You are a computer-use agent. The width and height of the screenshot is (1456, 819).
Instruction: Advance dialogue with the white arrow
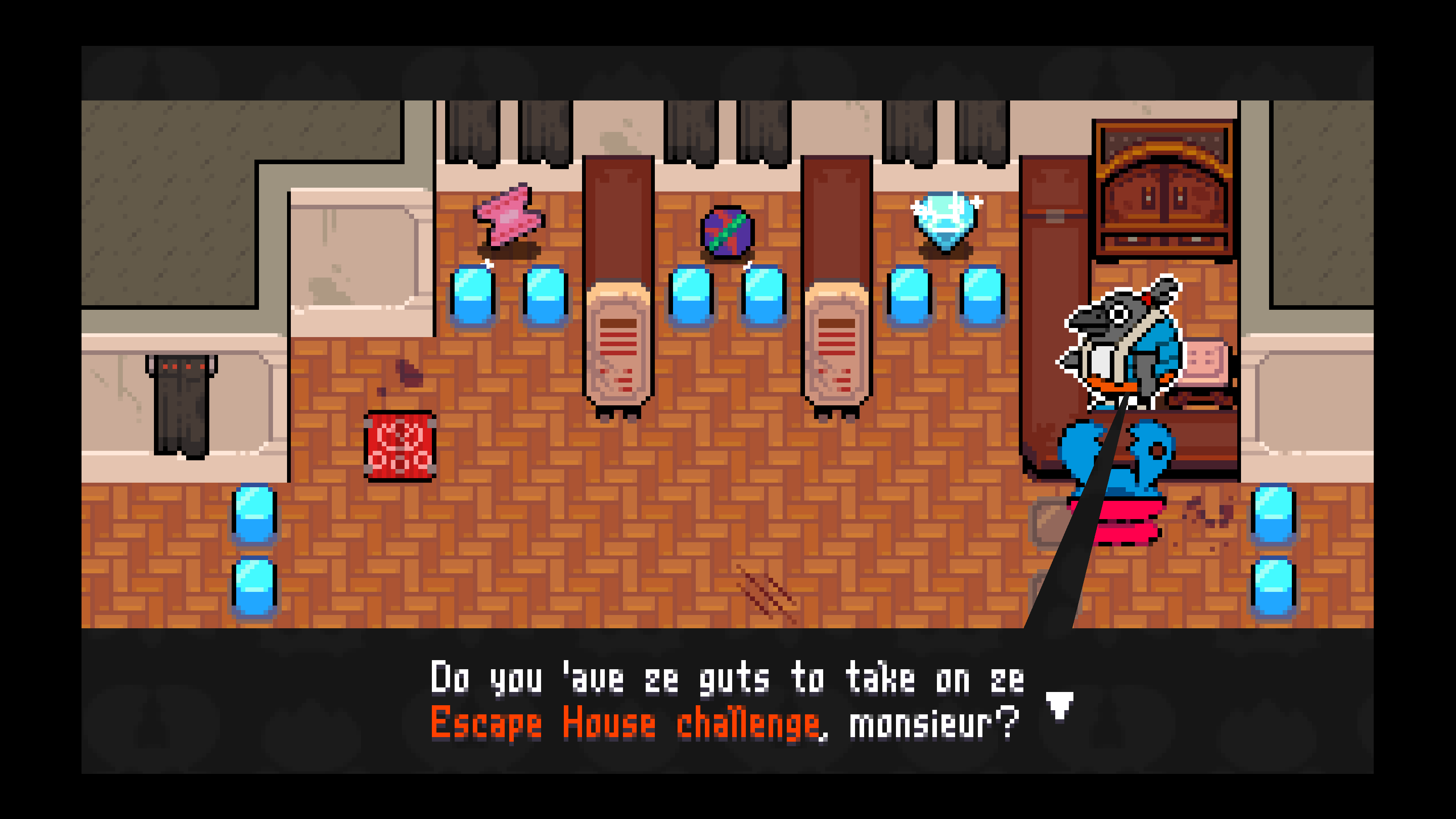point(1059,705)
